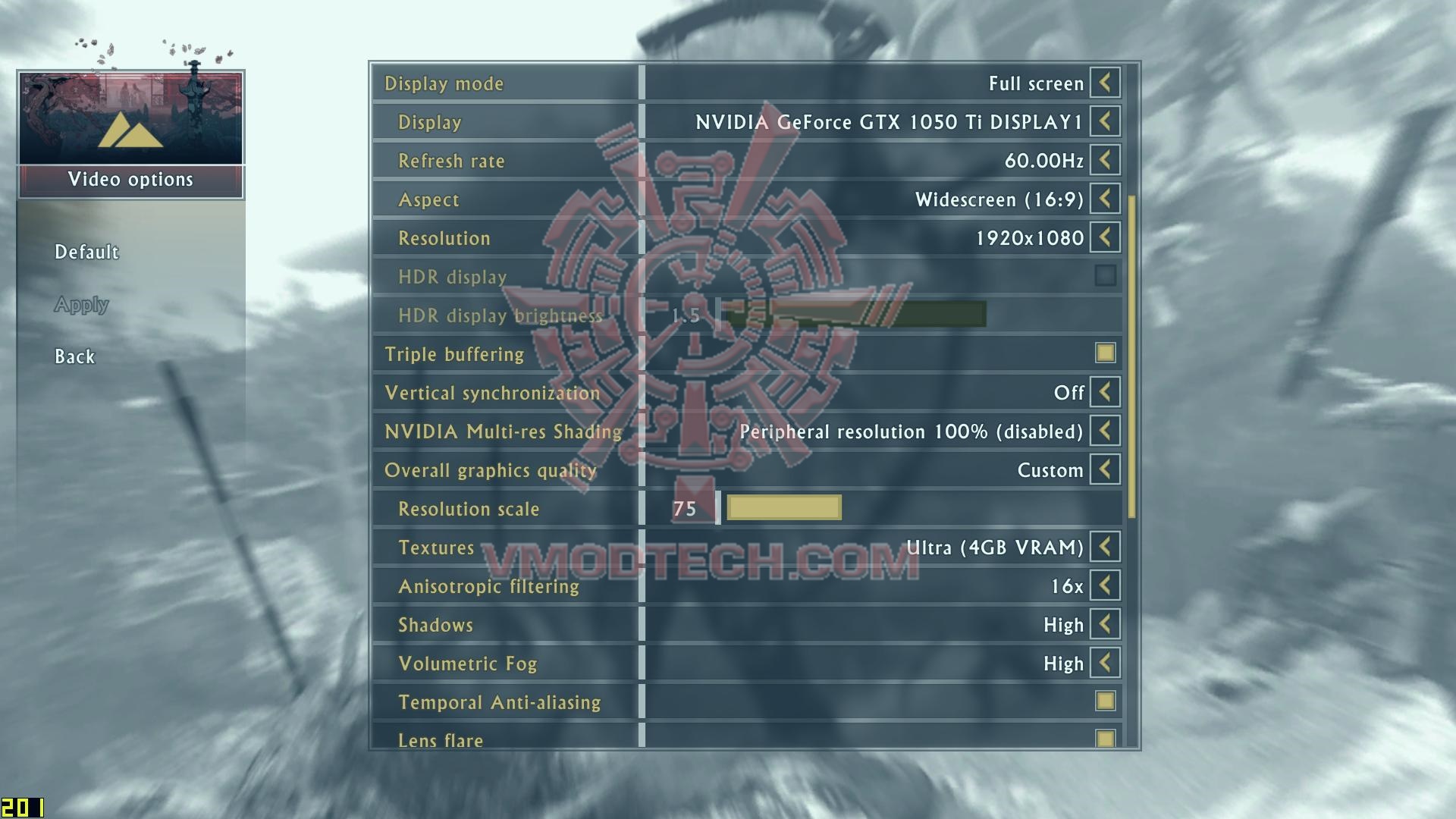Toggle the Temporal Anti-aliasing checkbox
The height and width of the screenshot is (819, 1456).
(x=1105, y=701)
